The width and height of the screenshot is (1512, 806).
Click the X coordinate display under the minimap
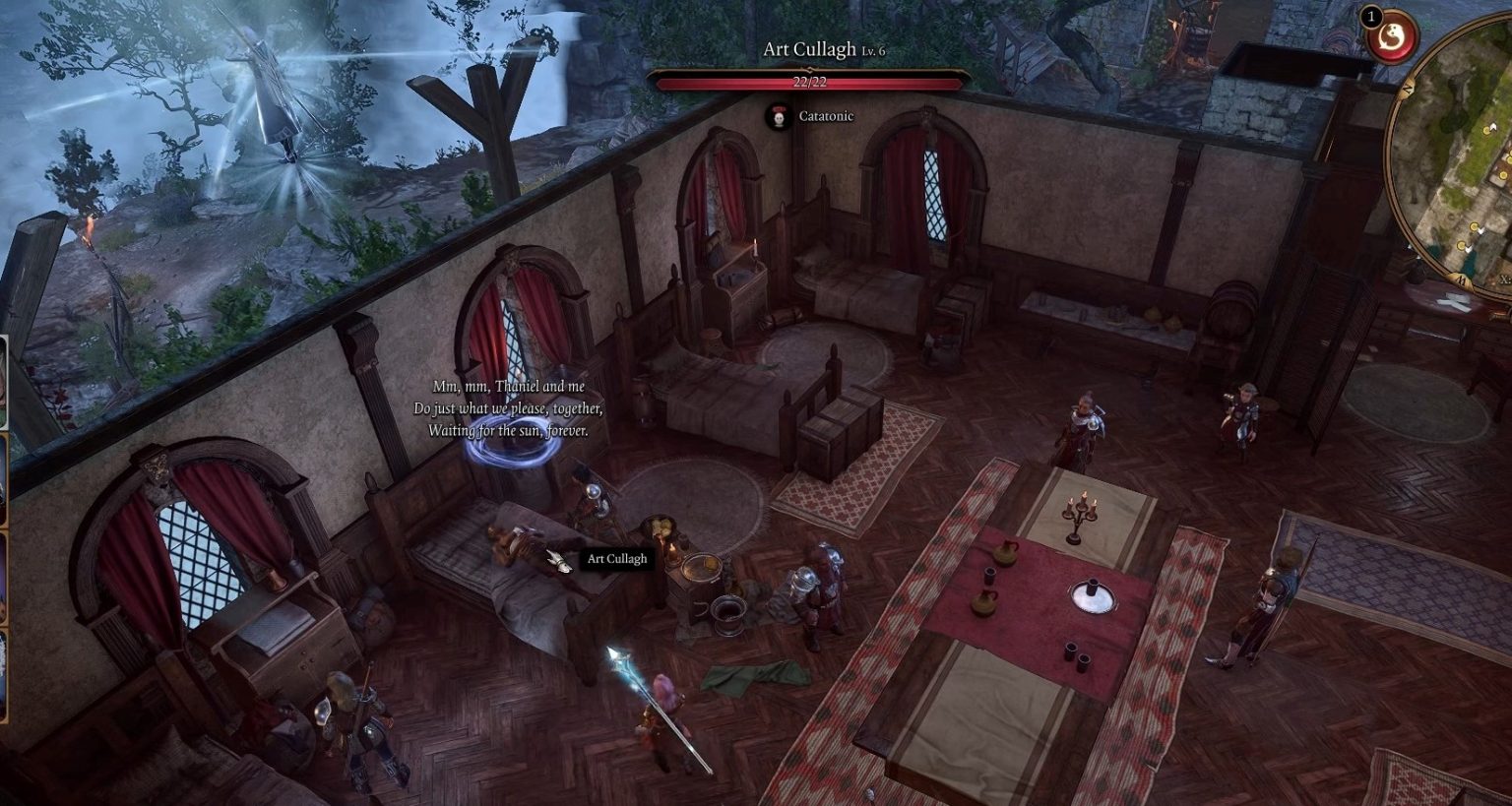[1505, 279]
